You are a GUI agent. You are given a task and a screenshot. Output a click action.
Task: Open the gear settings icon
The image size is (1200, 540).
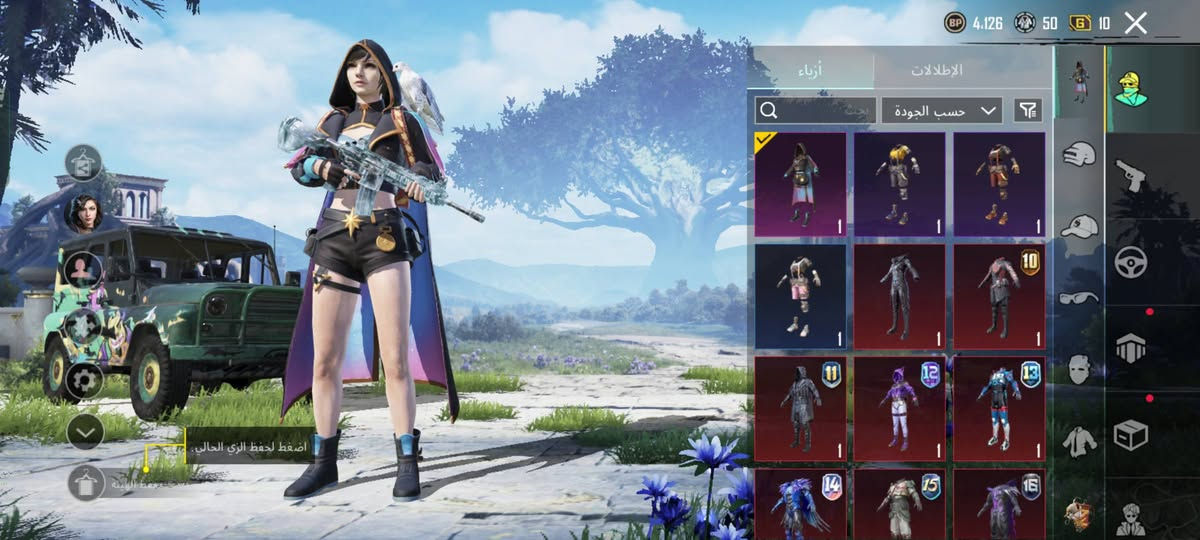pyautogui.click(x=84, y=380)
